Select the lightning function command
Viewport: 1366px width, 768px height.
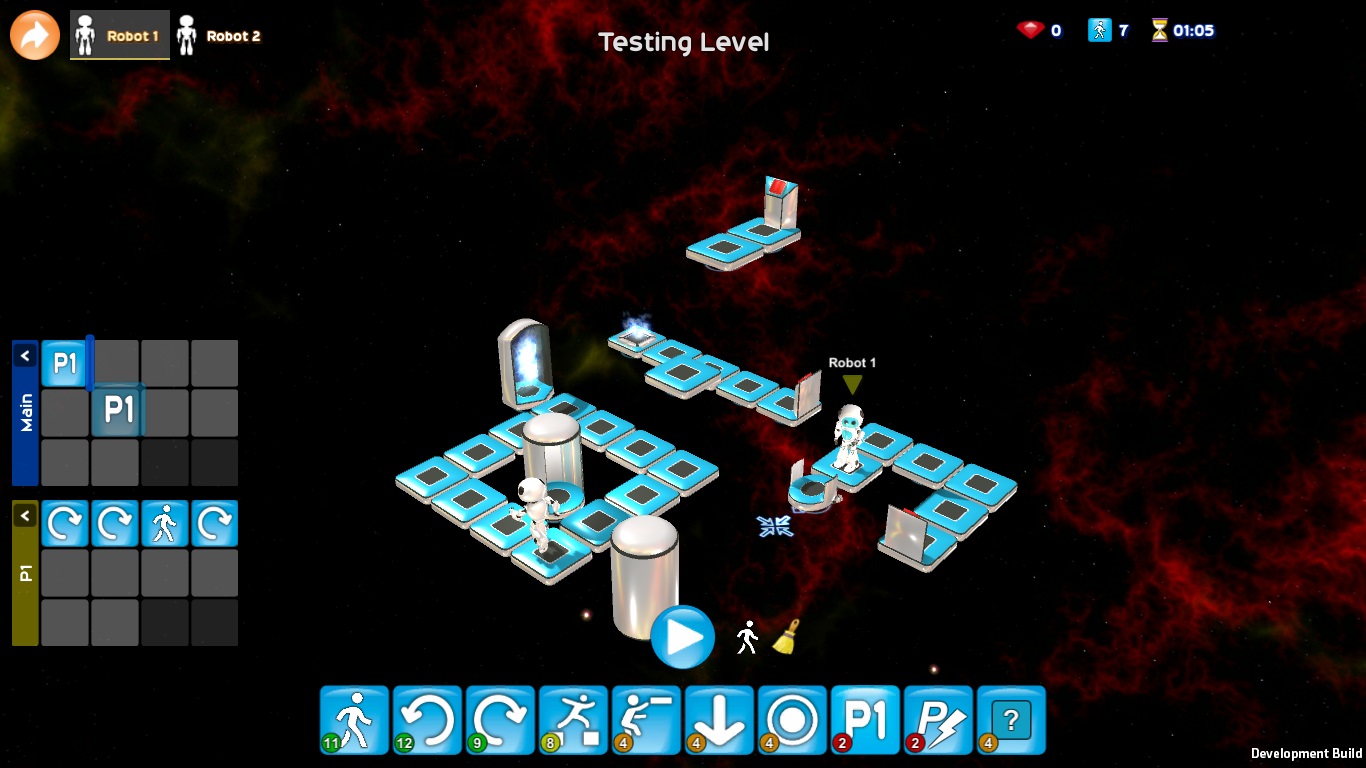coord(937,719)
